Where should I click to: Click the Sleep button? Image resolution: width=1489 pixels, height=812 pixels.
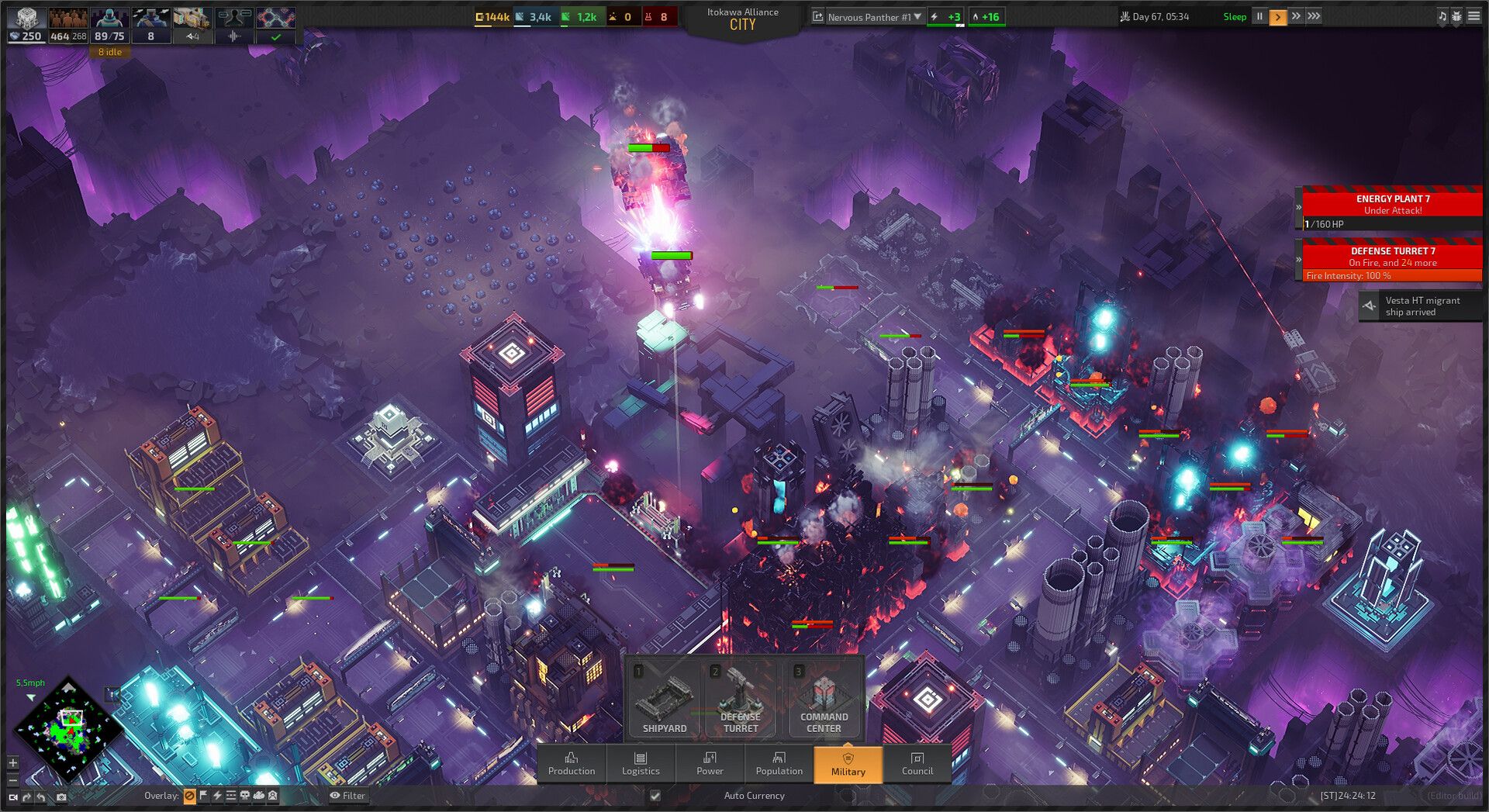[x=1235, y=16]
